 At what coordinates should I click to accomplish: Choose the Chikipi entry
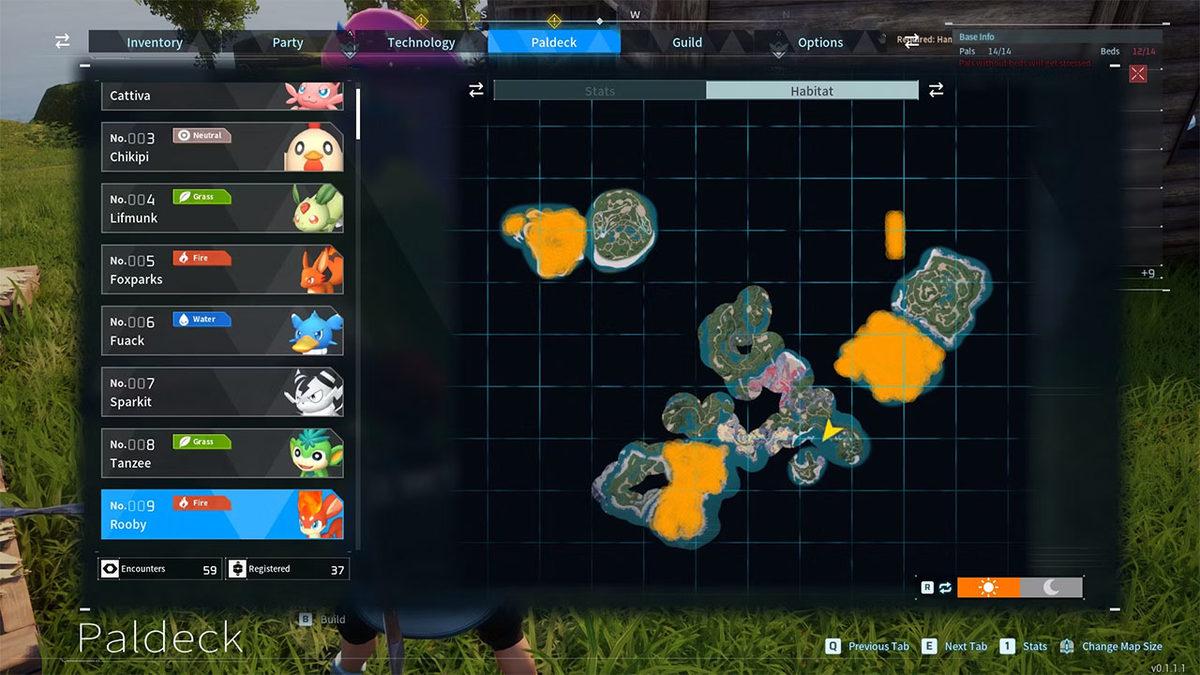tap(222, 147)
